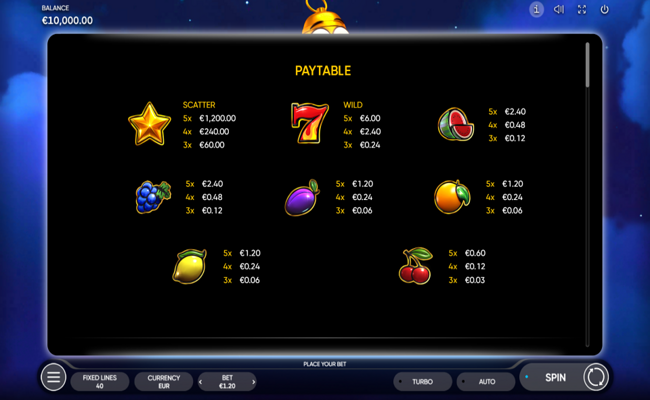Decrease the bet with left arrow
Image resolution: width=650 pixels, height=400 pixels.
[201, 381]
